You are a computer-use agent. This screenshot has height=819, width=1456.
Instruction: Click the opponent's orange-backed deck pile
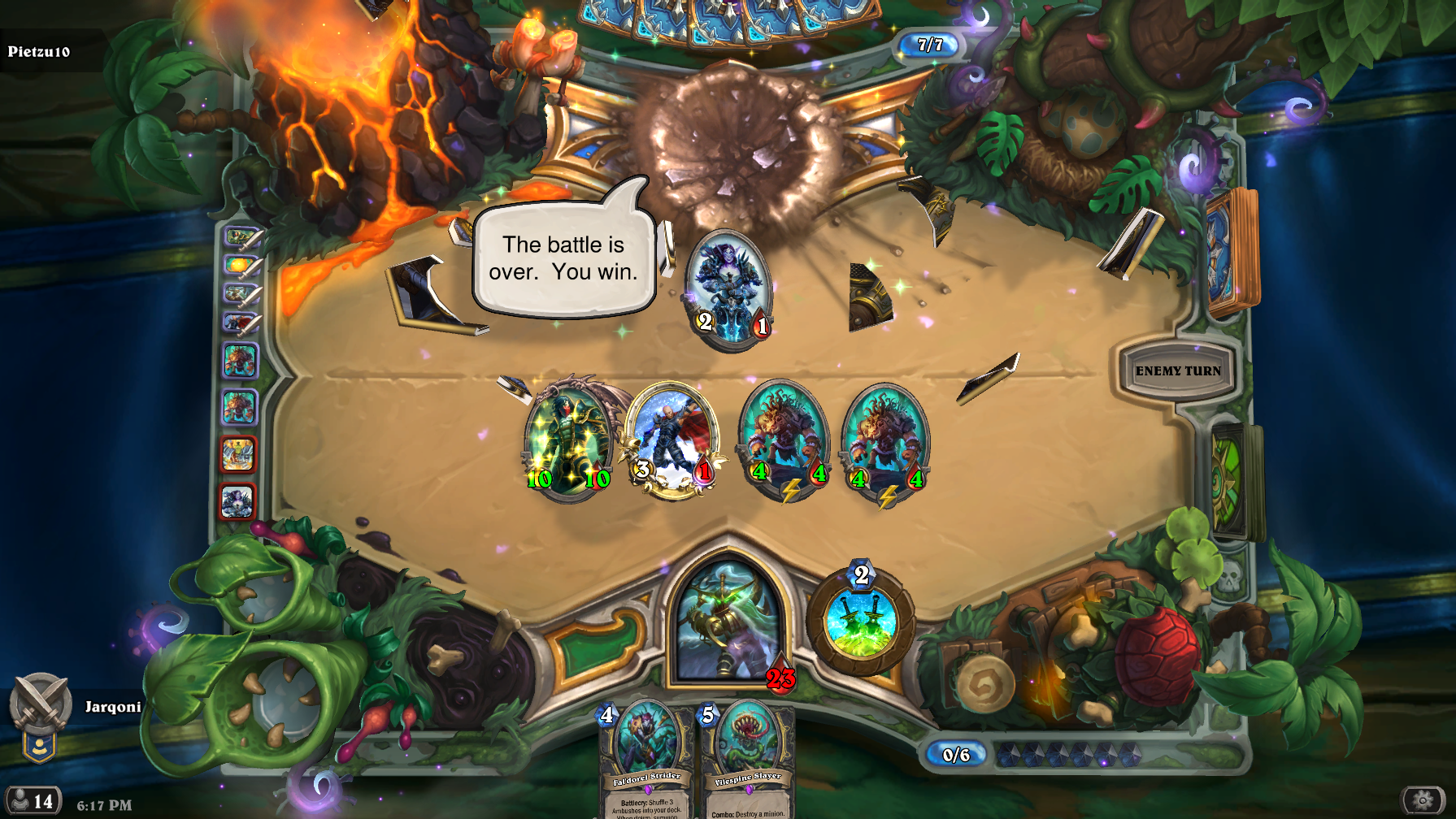click(x=1230, y=252)
